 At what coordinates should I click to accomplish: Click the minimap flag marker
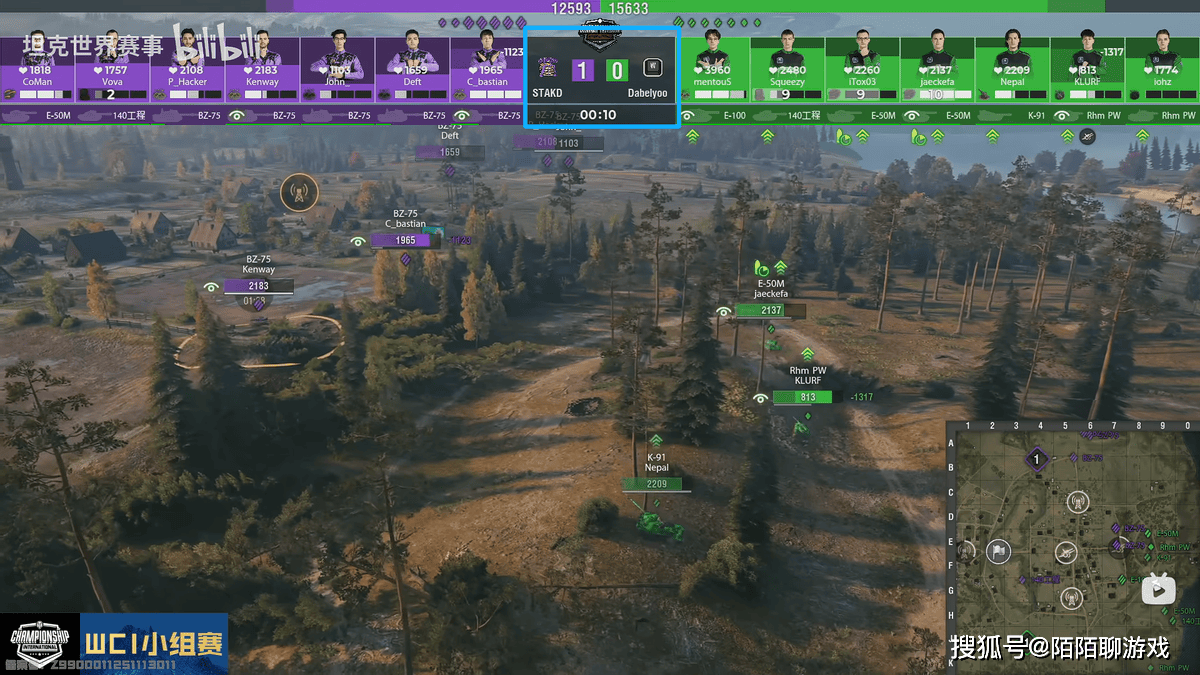(998, 551)
